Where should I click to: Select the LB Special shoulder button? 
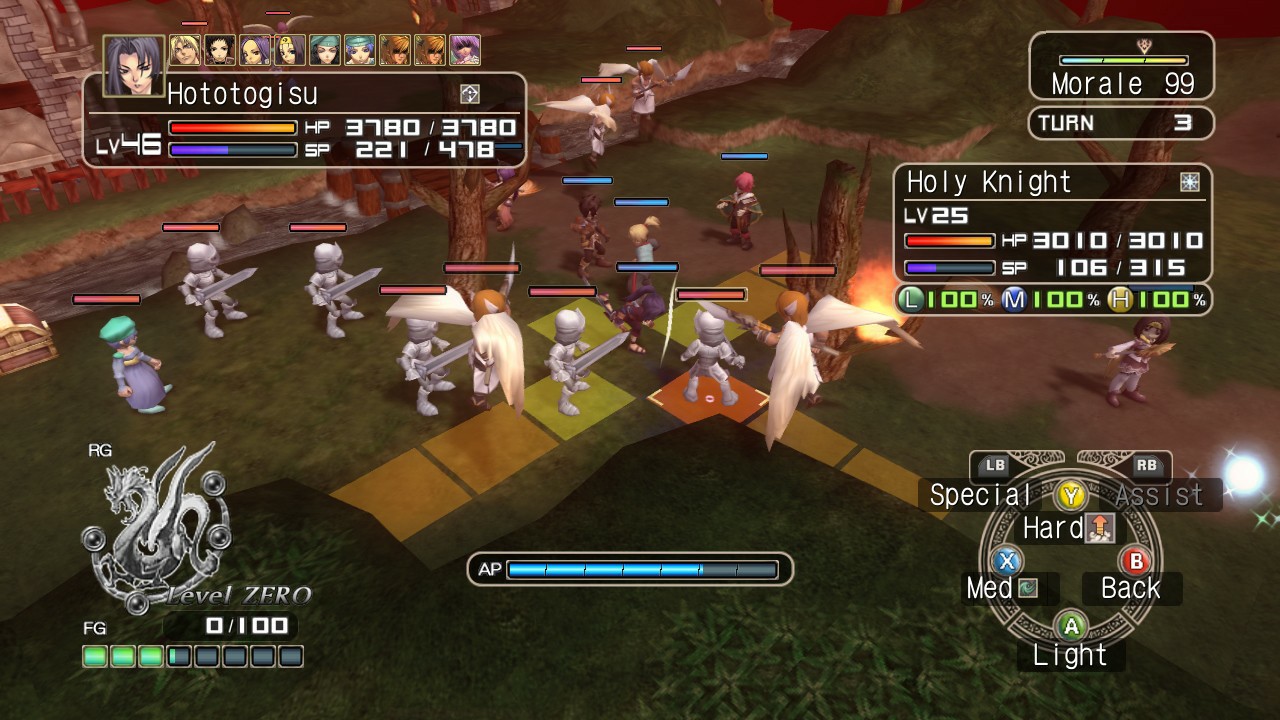click(996, 467)
